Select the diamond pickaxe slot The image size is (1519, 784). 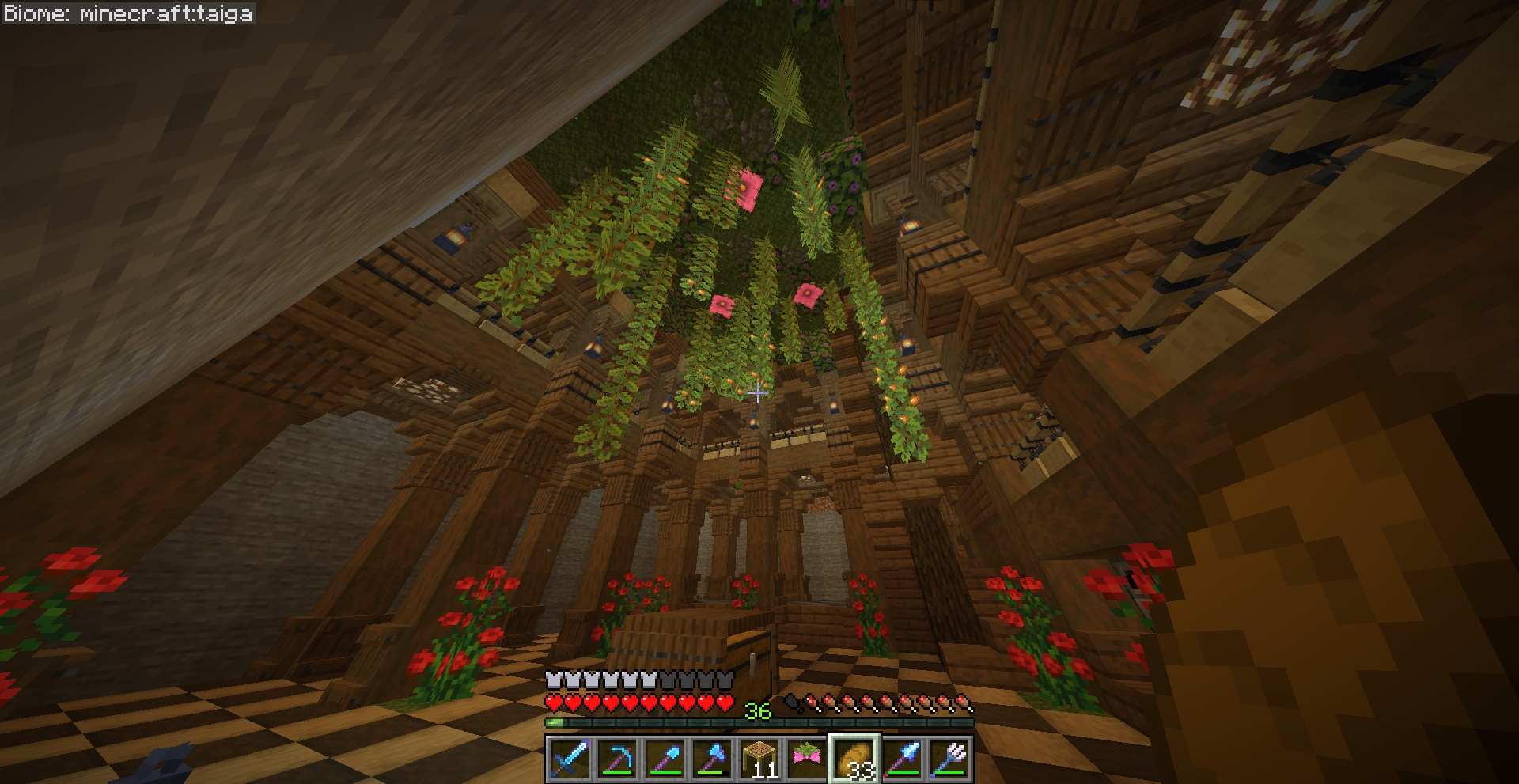[x=616, y=759]
